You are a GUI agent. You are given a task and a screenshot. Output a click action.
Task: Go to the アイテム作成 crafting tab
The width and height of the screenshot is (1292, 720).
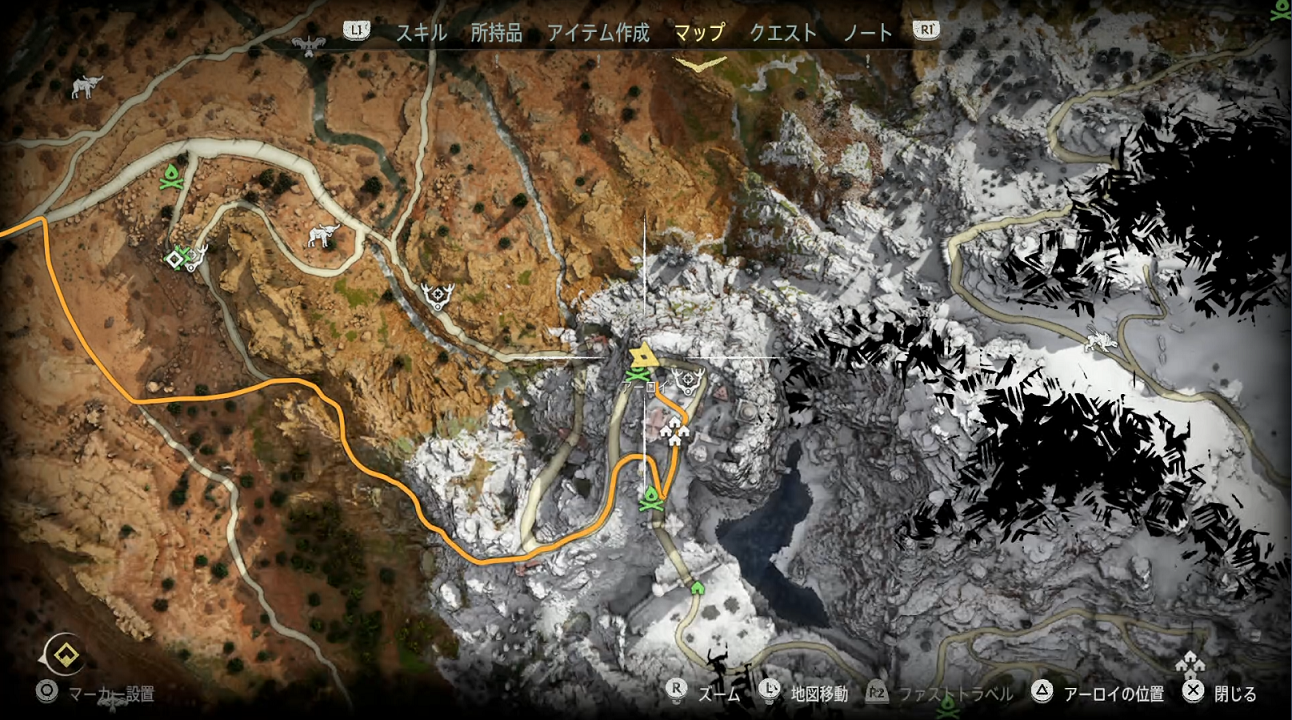tap(598, 32)
